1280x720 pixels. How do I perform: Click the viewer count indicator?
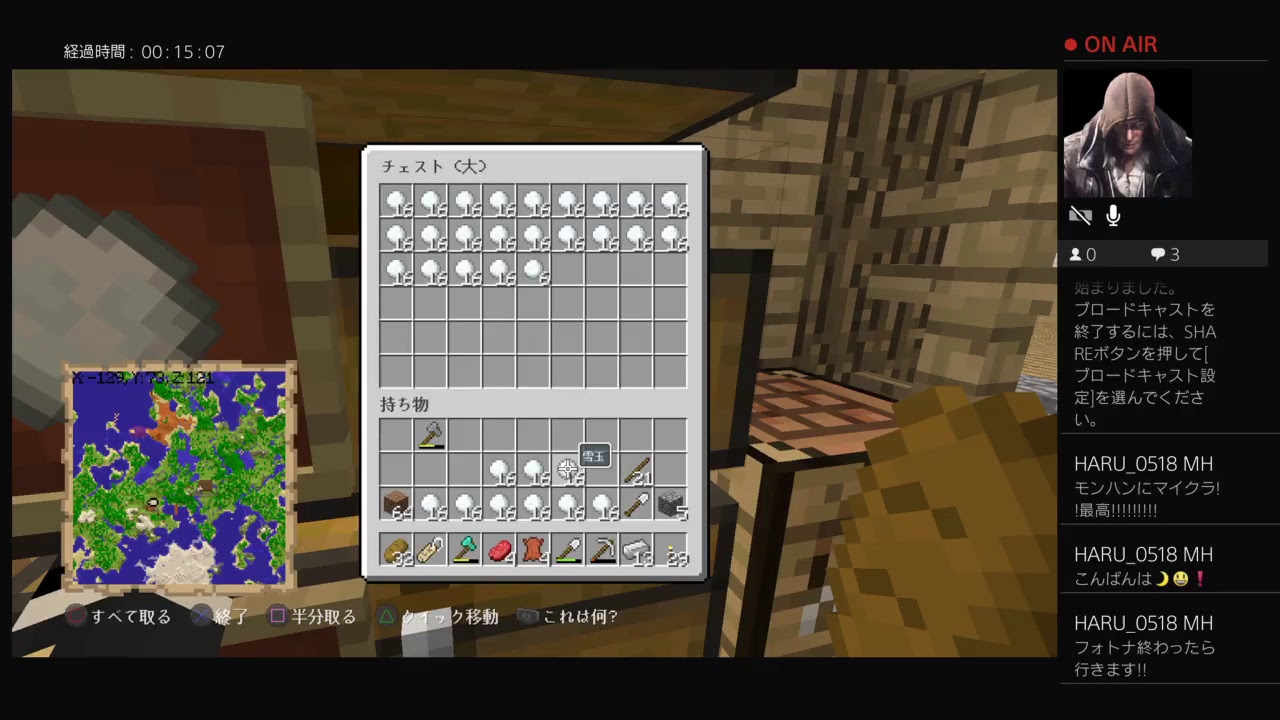[1082, 254]
